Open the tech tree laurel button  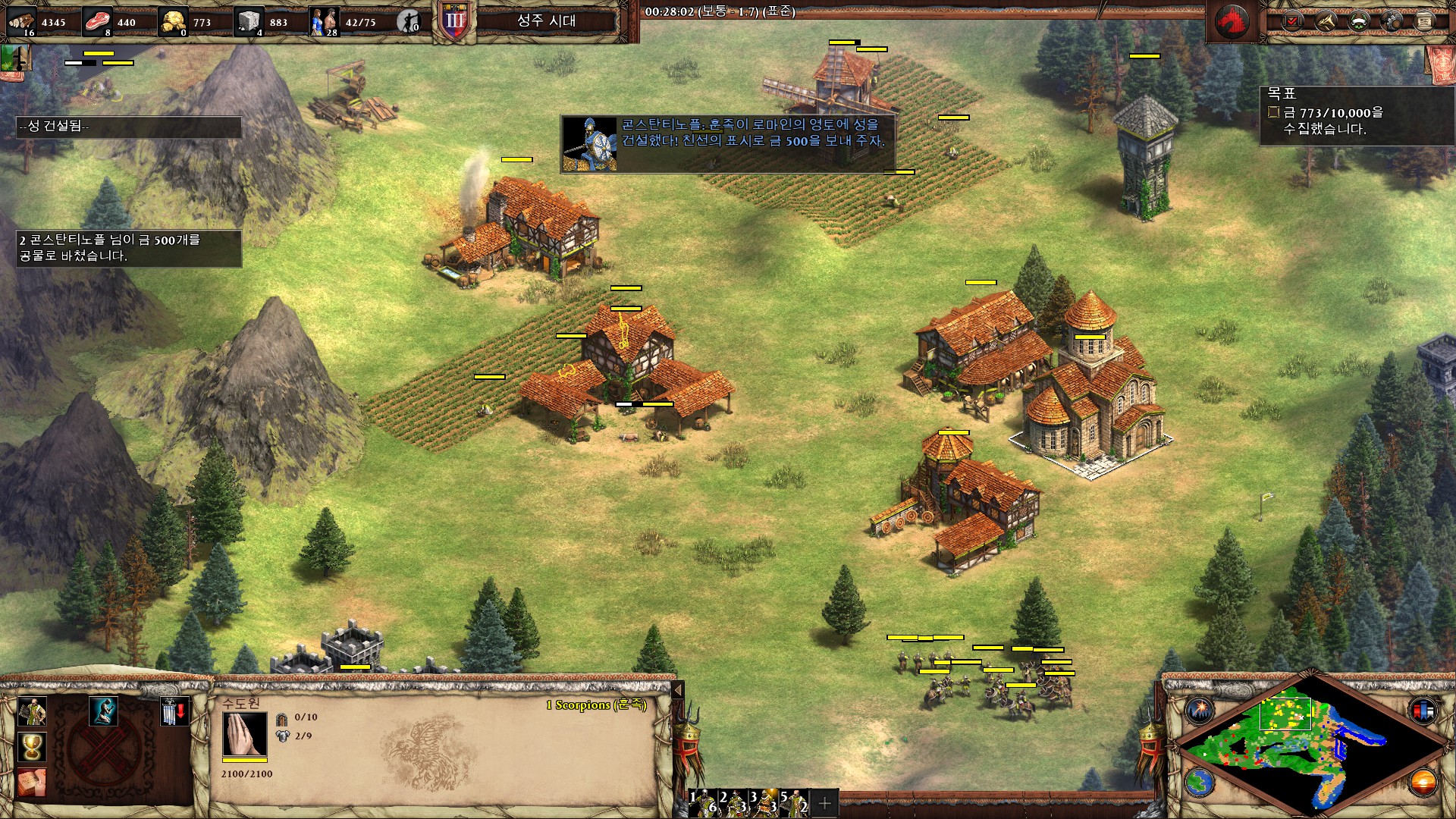click(1359, 21)
